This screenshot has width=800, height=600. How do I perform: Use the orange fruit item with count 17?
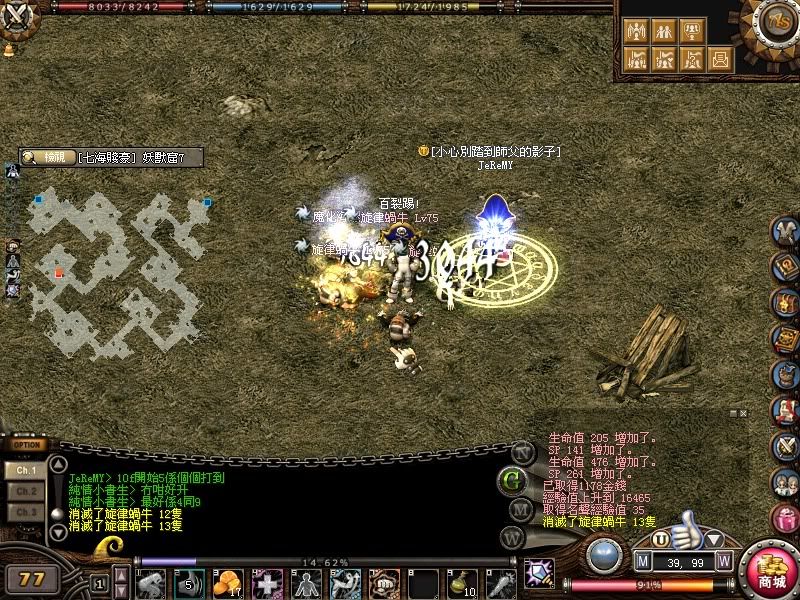pyautogui.click(x=229, y=582)
